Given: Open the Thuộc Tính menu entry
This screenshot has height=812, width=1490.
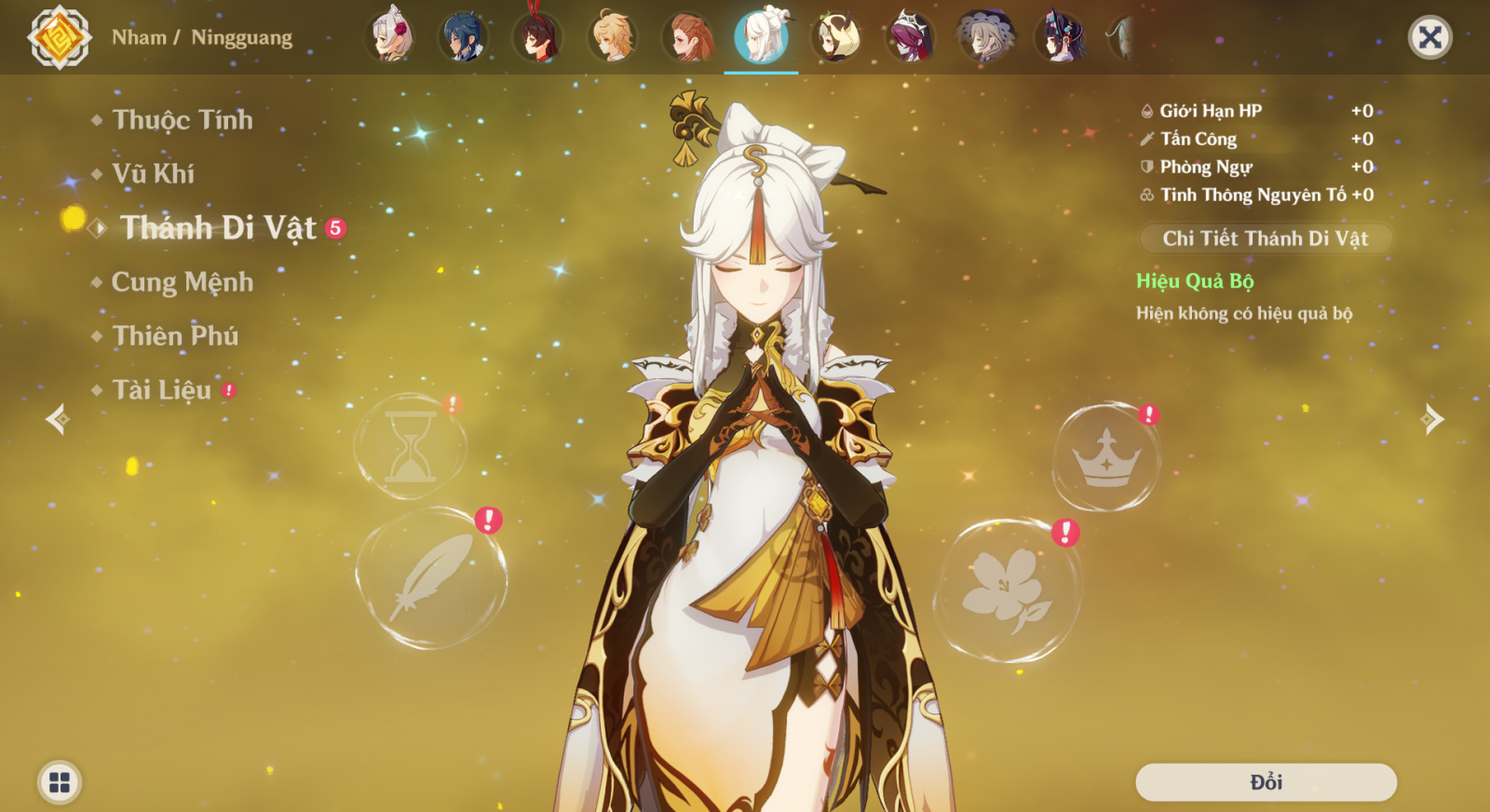Looking at the screenshot, I should coord(182,120).
